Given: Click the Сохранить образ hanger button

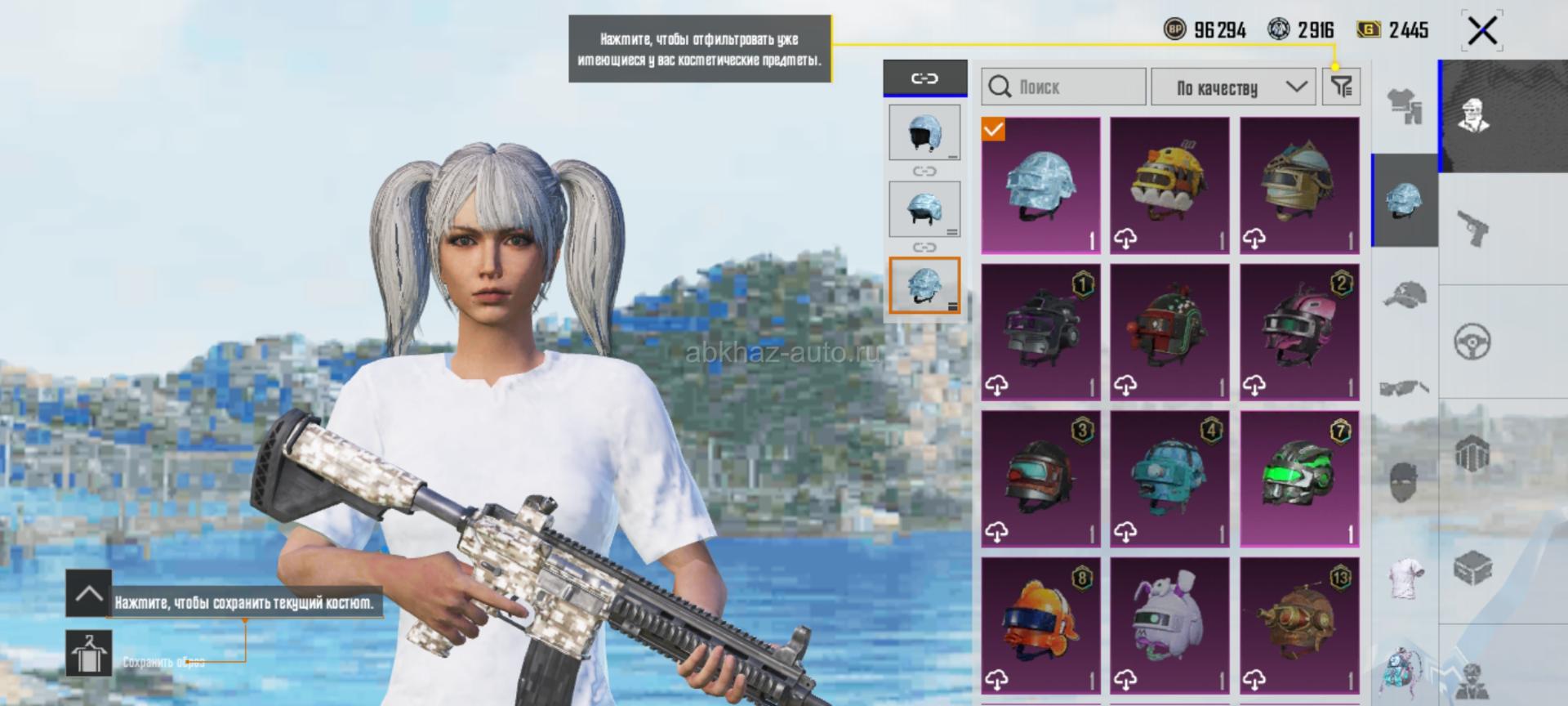Looking at the screenshot, I should pos(88,654).
